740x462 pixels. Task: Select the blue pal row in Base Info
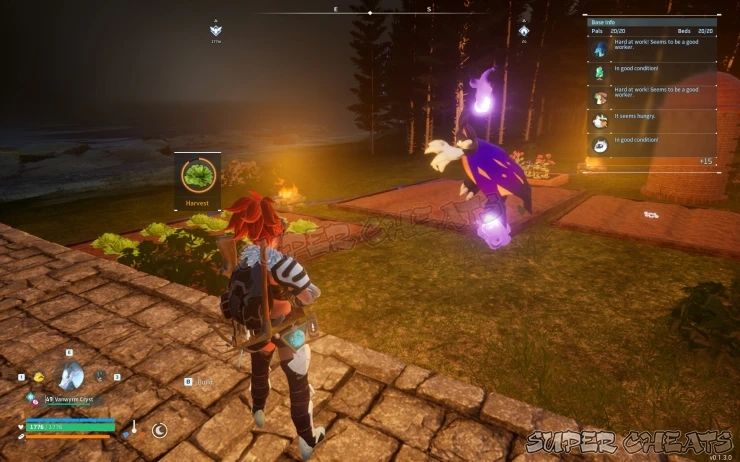(651, 48)
